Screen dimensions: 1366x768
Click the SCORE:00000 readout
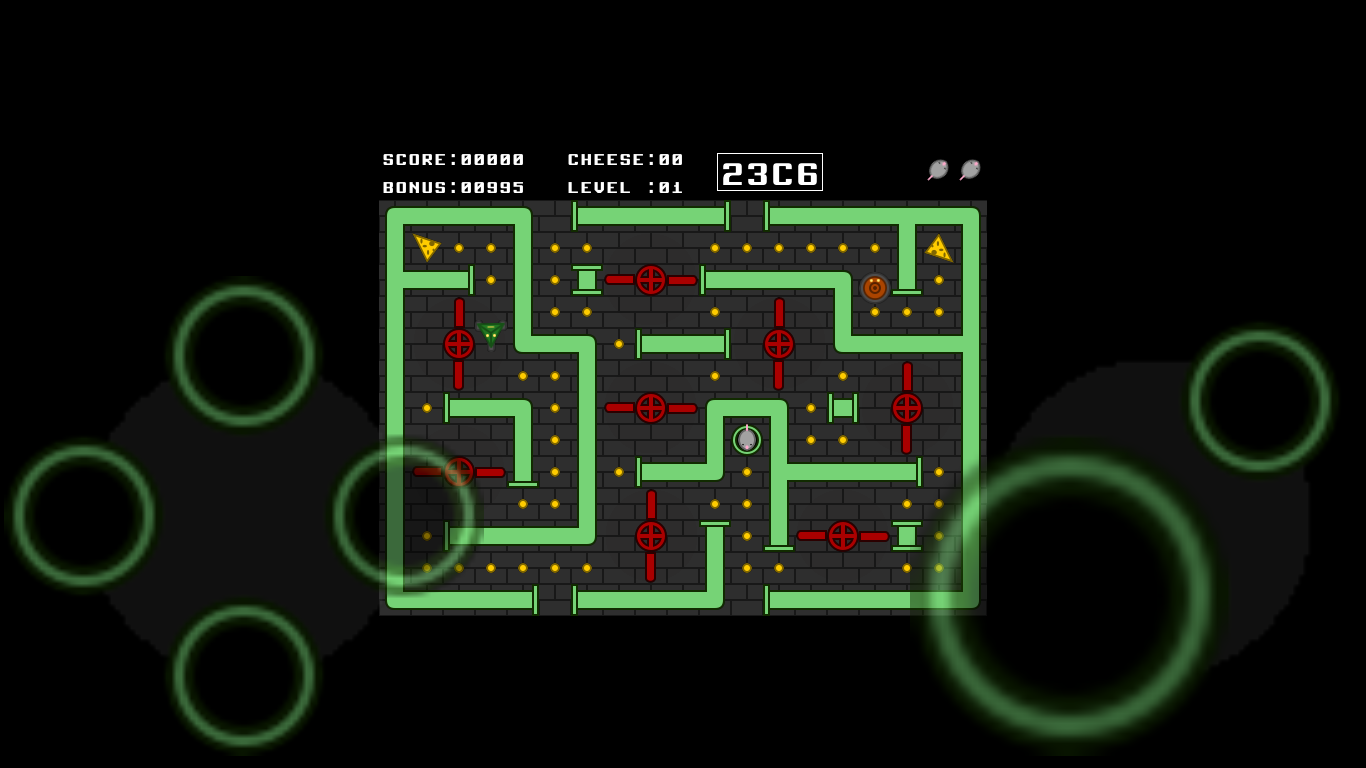pyautogui.click(x=452, y=159)
